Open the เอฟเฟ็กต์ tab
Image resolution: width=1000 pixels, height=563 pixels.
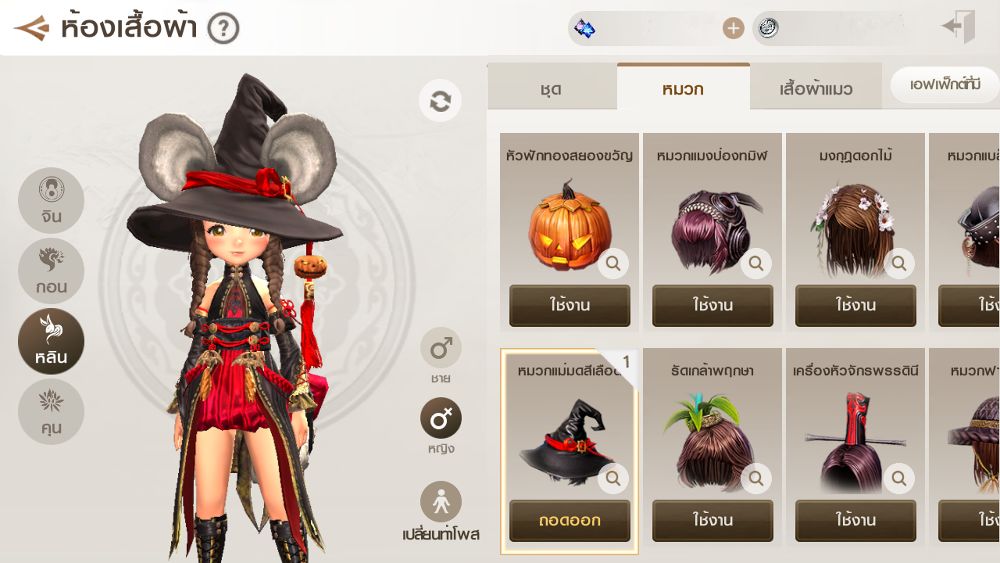click(x=944, y=85)
